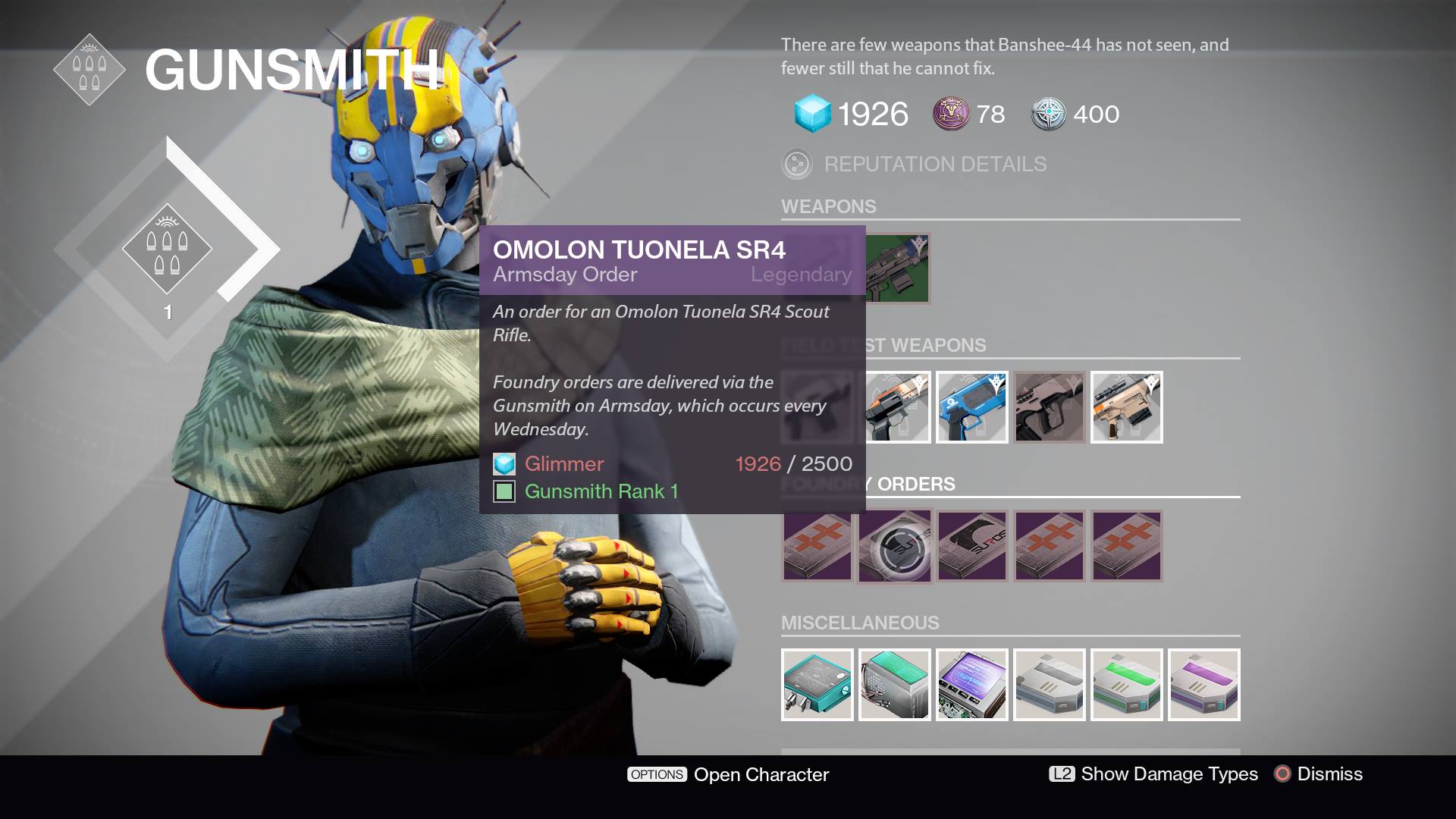The width and height of the screenshot is (1456, 819).
Task: Select the teal device under Miscellaneous
Action: [x=817, y=685]
